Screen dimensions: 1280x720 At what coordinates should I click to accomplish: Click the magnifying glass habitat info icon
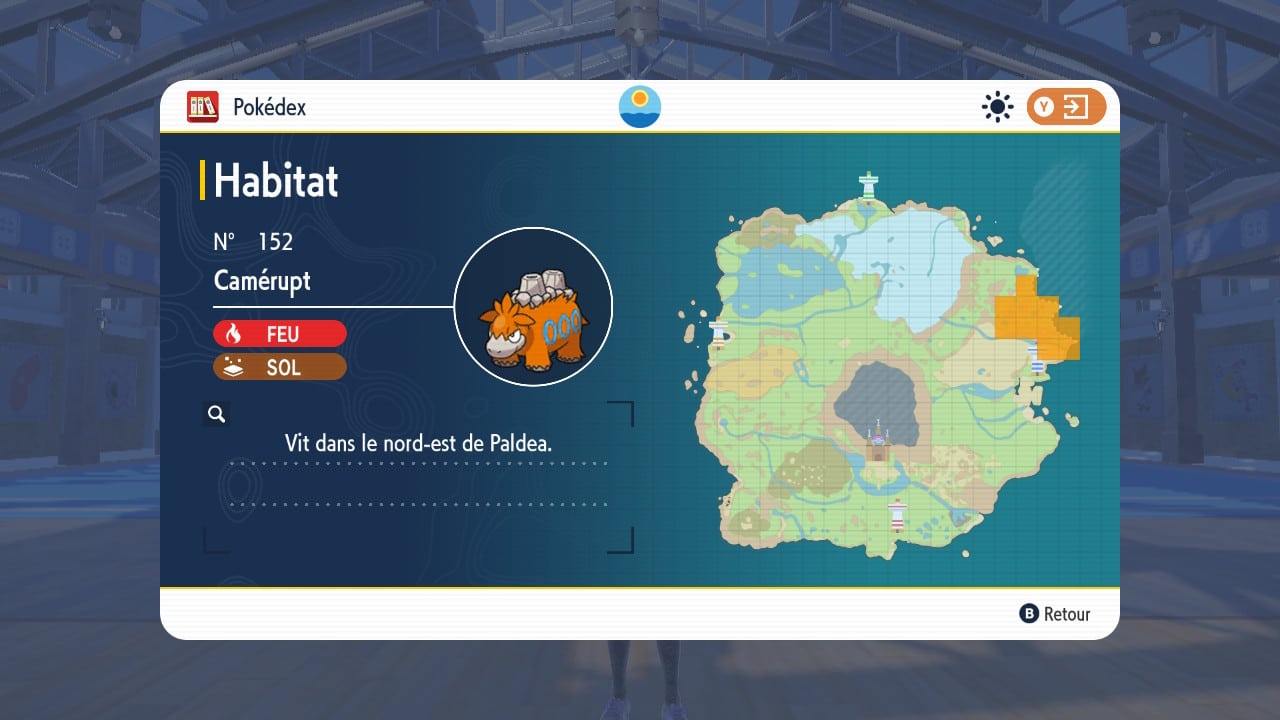tap(216, 414)
